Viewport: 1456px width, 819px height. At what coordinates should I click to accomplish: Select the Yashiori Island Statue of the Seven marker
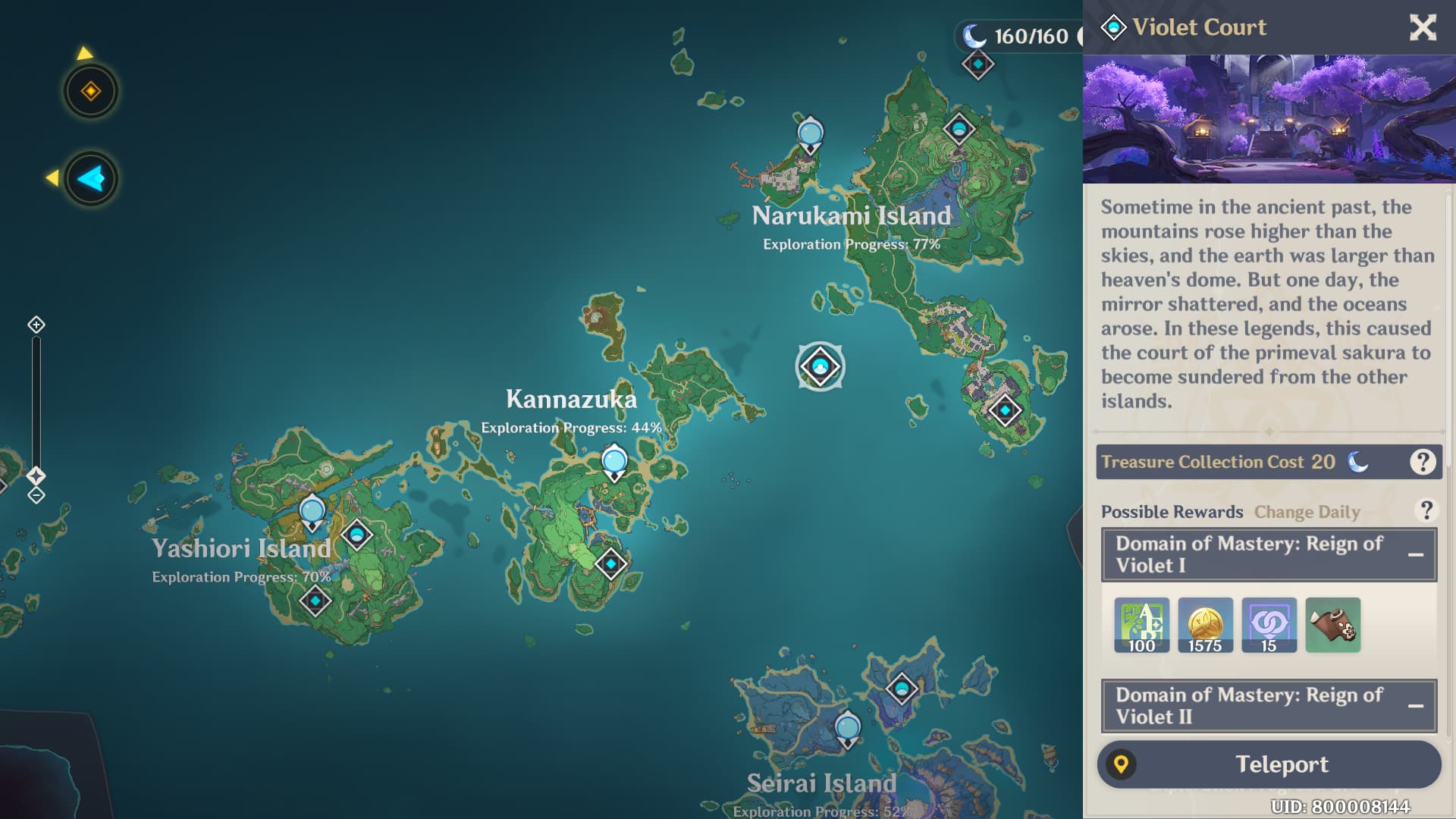[312, 513]
